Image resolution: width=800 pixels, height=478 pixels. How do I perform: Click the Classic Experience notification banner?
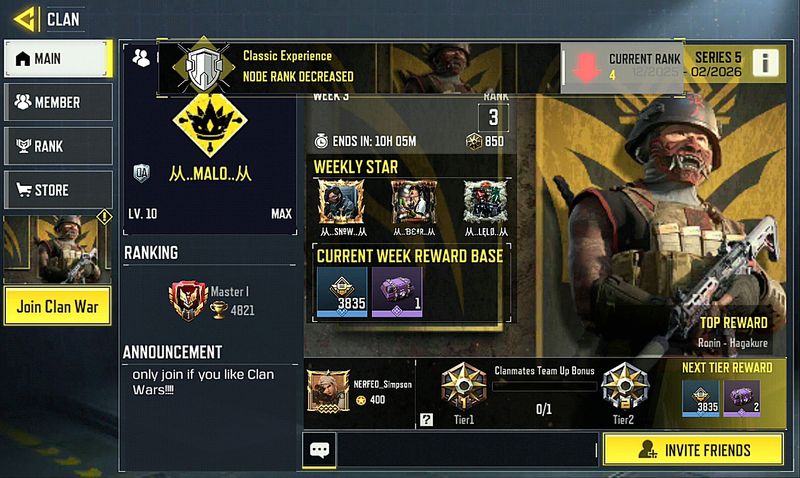360,66
